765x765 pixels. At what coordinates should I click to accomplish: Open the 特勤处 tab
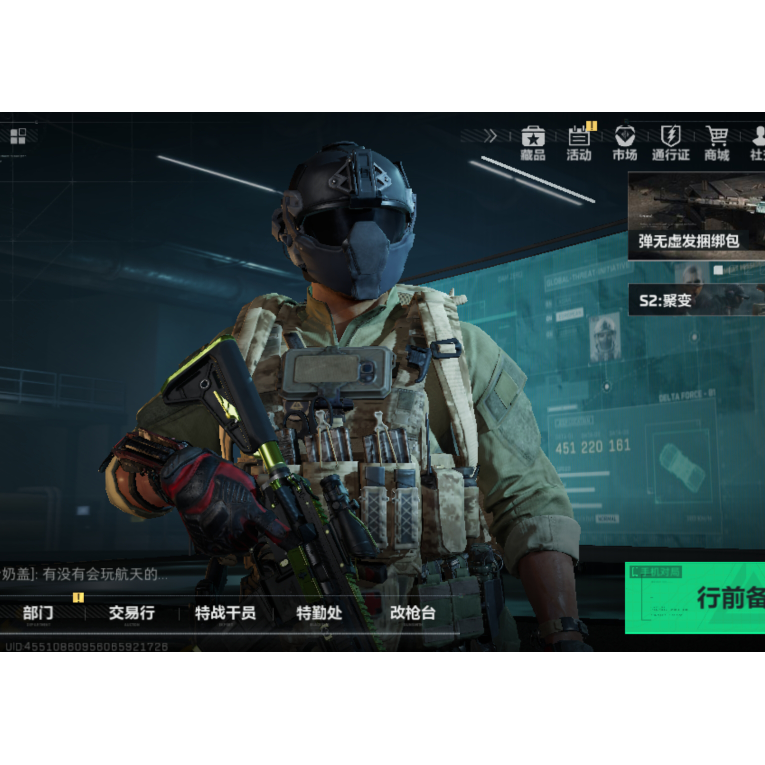pyautogui.click(x=318, y=613)
